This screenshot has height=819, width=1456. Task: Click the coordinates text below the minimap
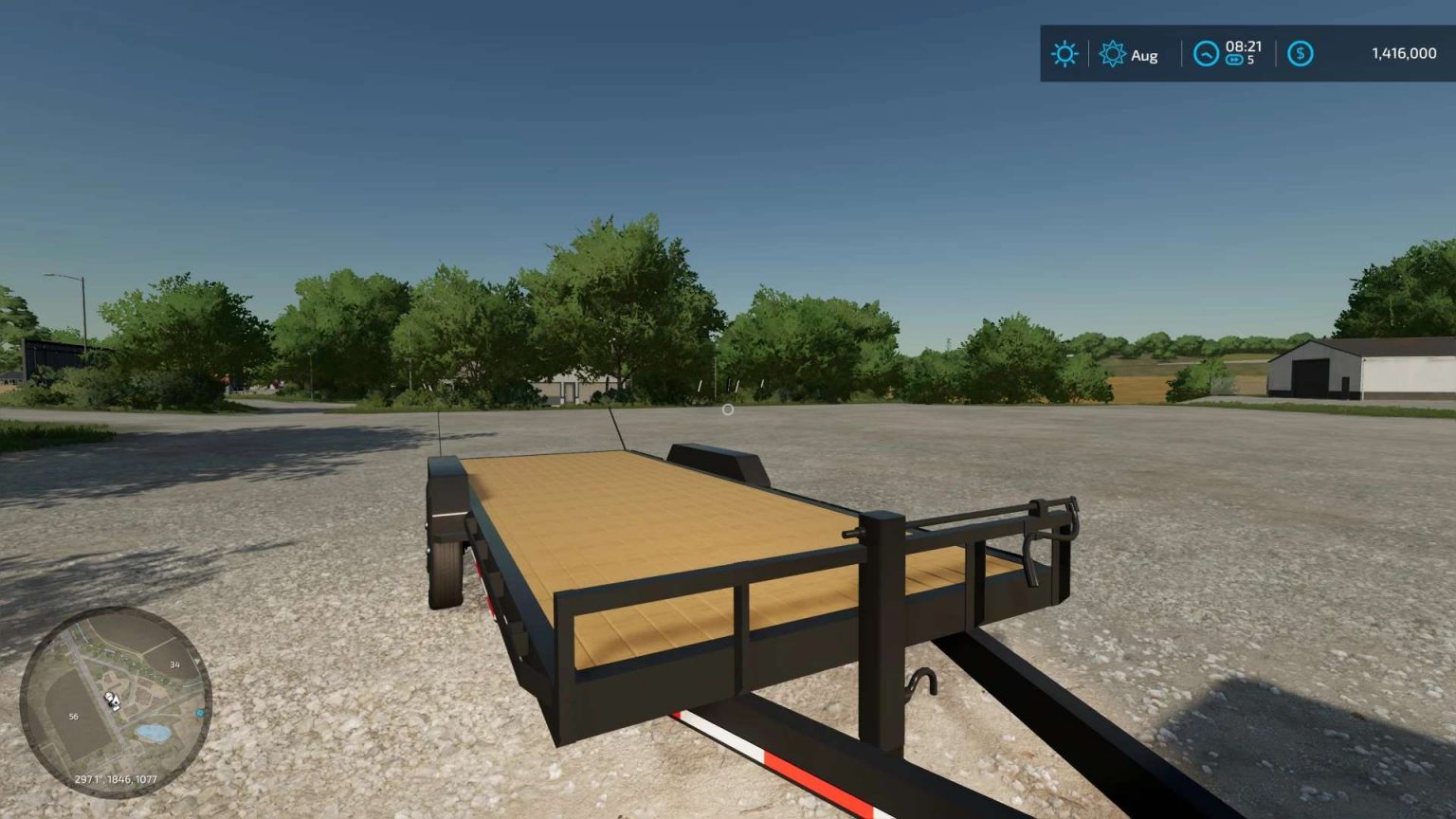[118, 779]
